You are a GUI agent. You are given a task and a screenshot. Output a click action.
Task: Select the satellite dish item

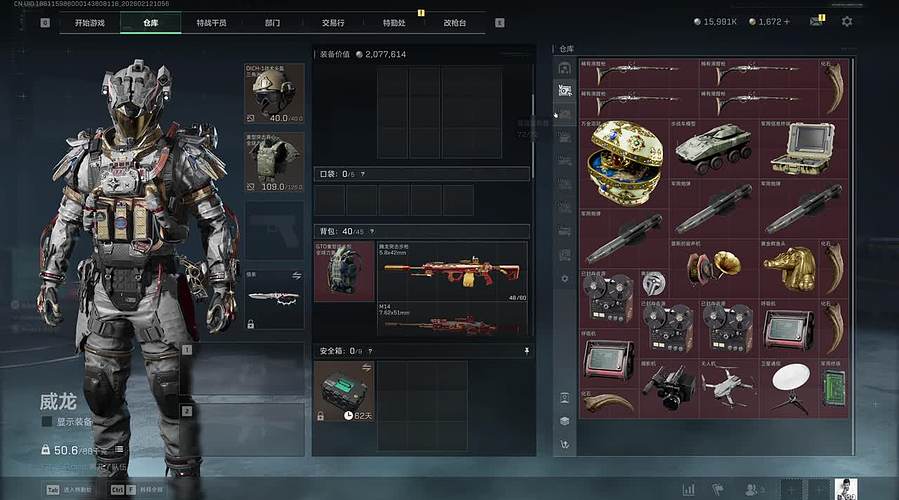pos(790,385)
